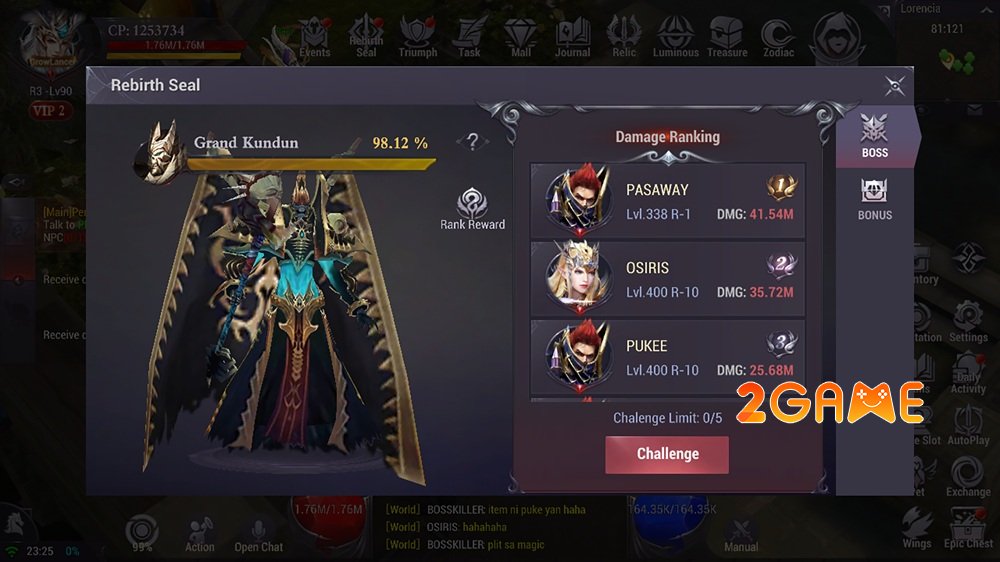Open the Luminous menu
1000x562 pixels.
(x=676, y=37)
